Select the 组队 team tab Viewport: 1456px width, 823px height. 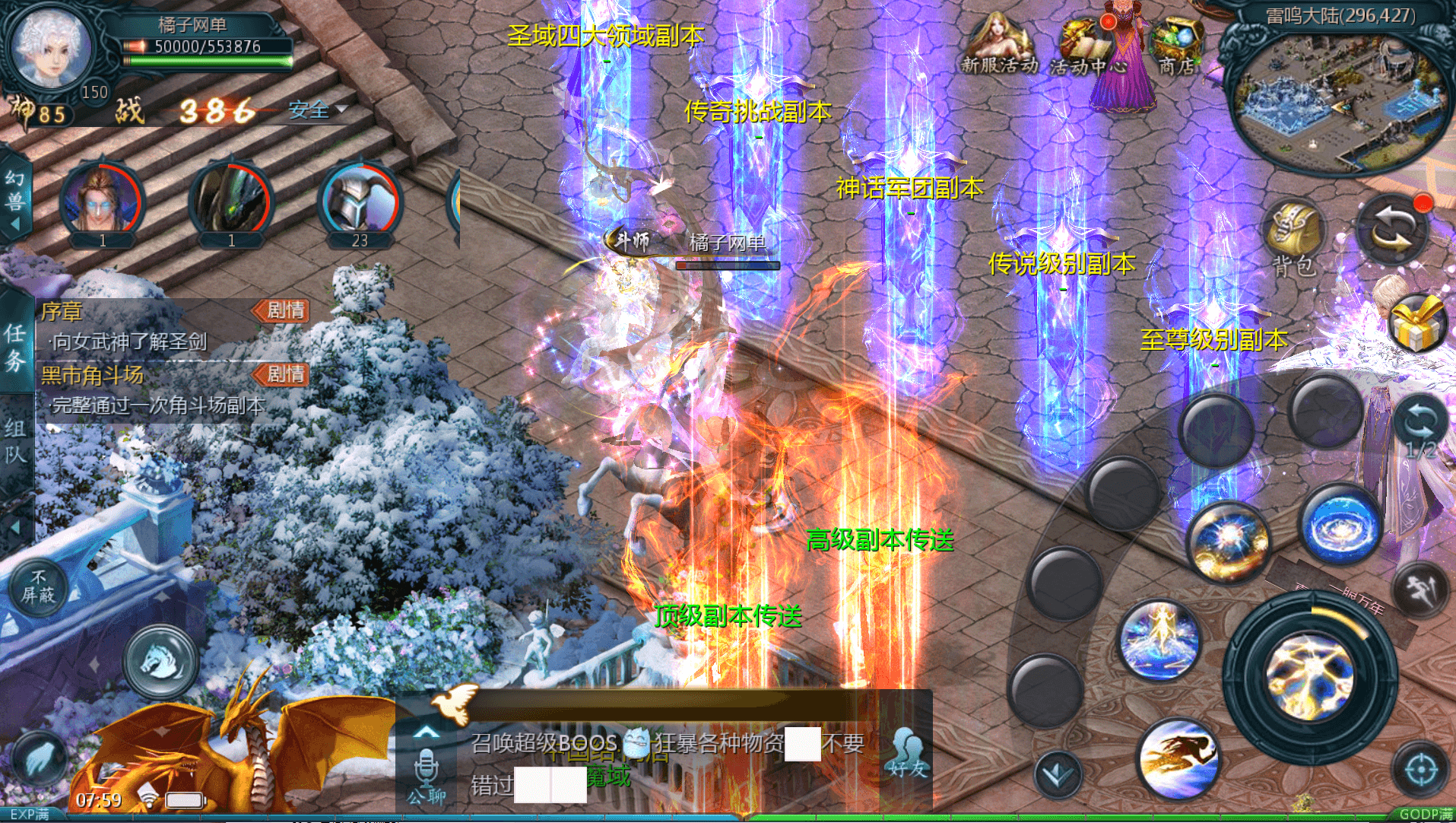click(x=15, y=441)
